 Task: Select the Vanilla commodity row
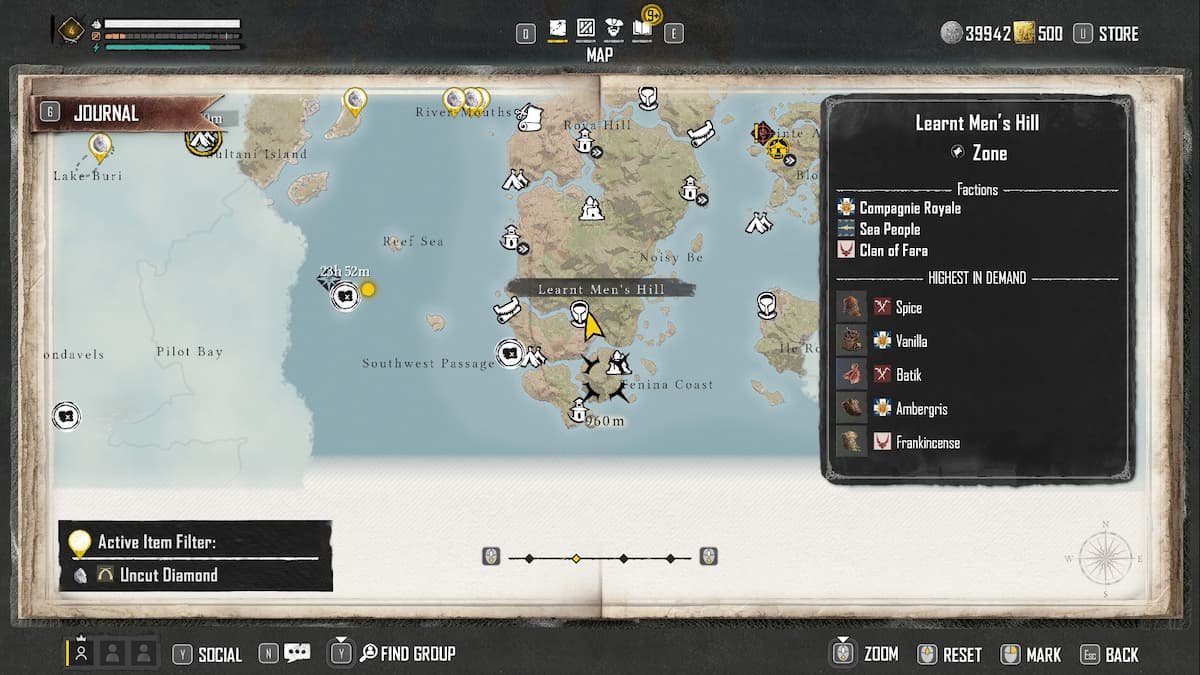pos(910,341)
